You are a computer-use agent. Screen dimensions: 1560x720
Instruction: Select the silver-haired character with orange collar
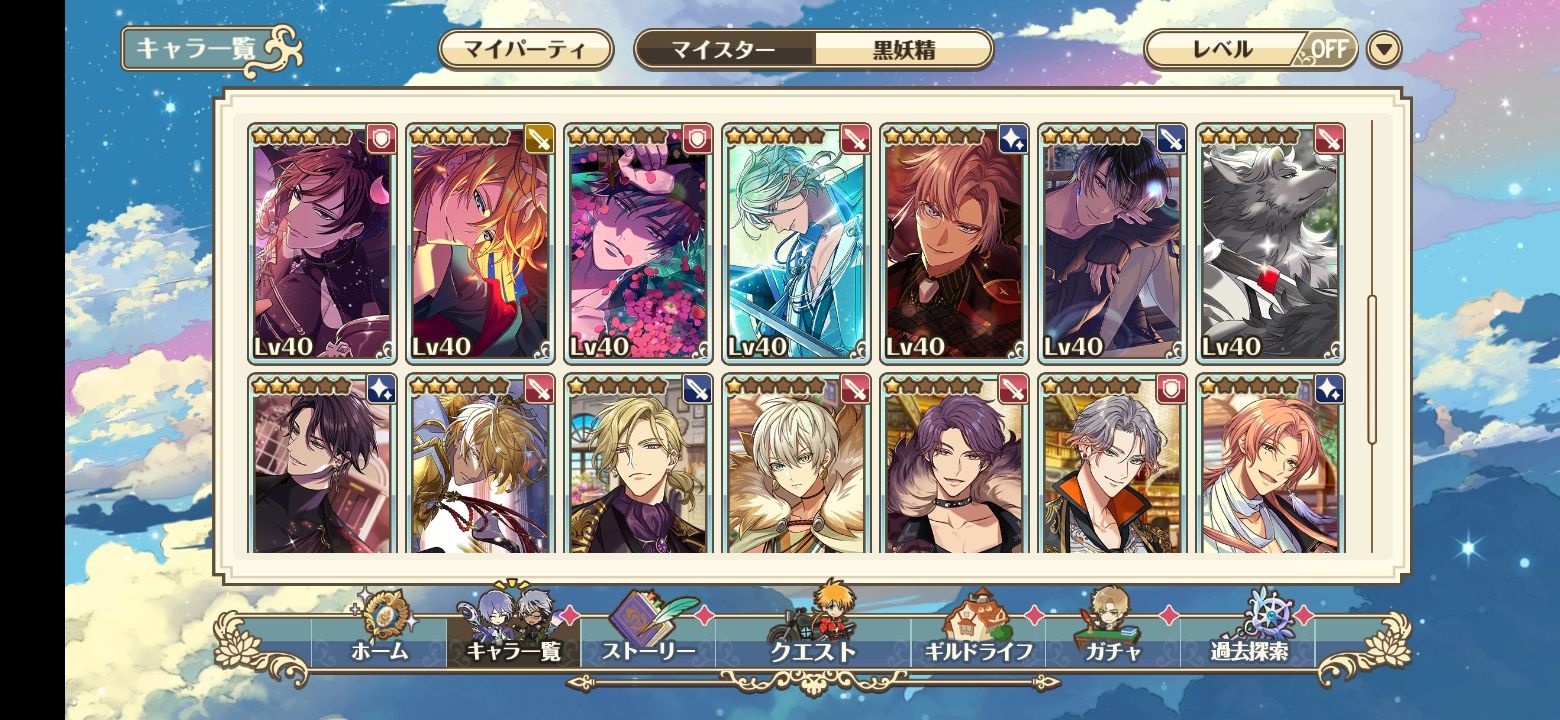[x=1112, y=465]
